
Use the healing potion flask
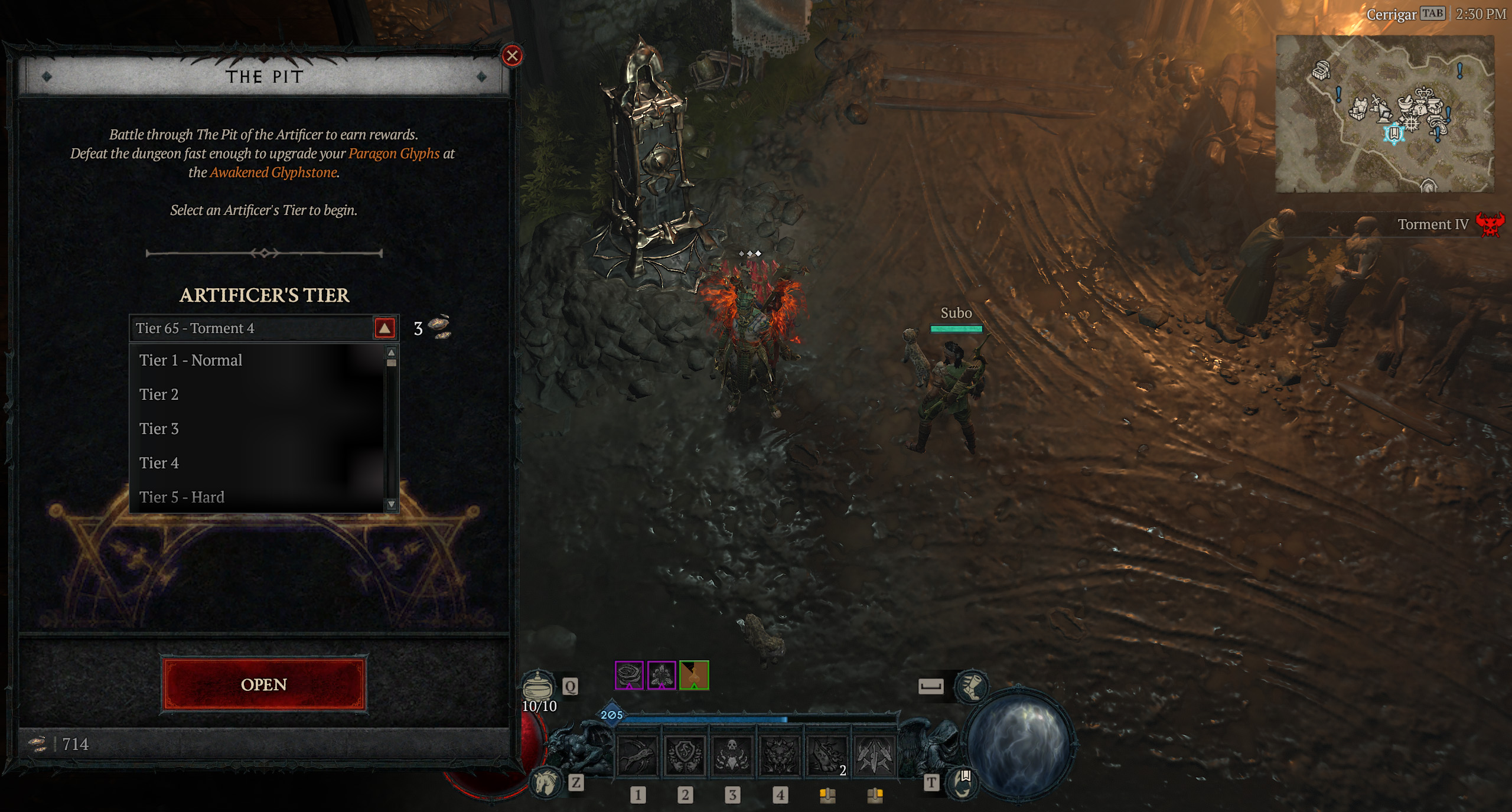tap(538, 686)
